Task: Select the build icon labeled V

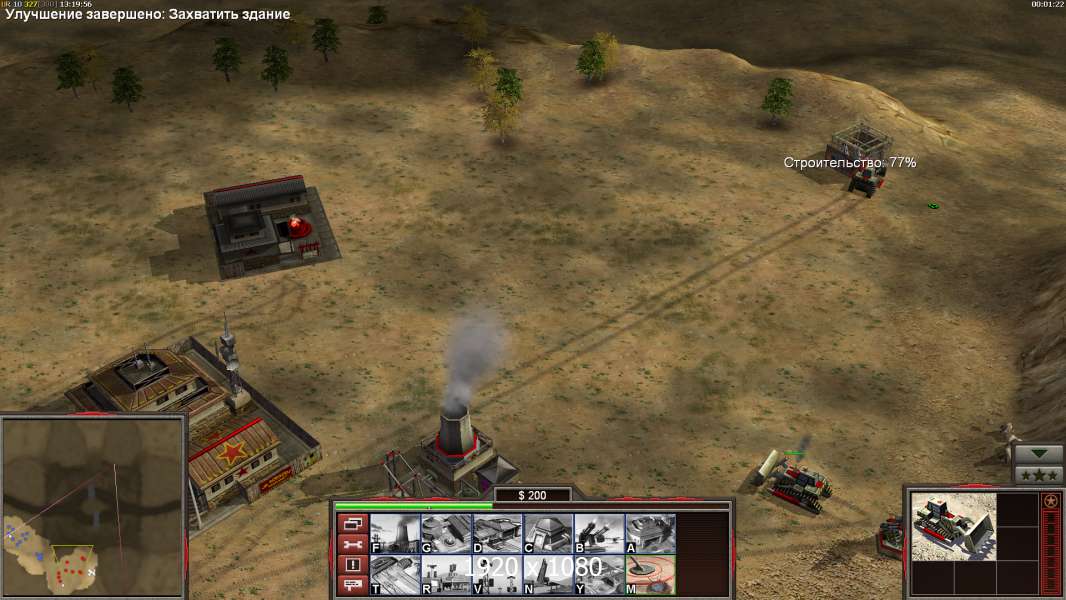Action: (497, 575)
